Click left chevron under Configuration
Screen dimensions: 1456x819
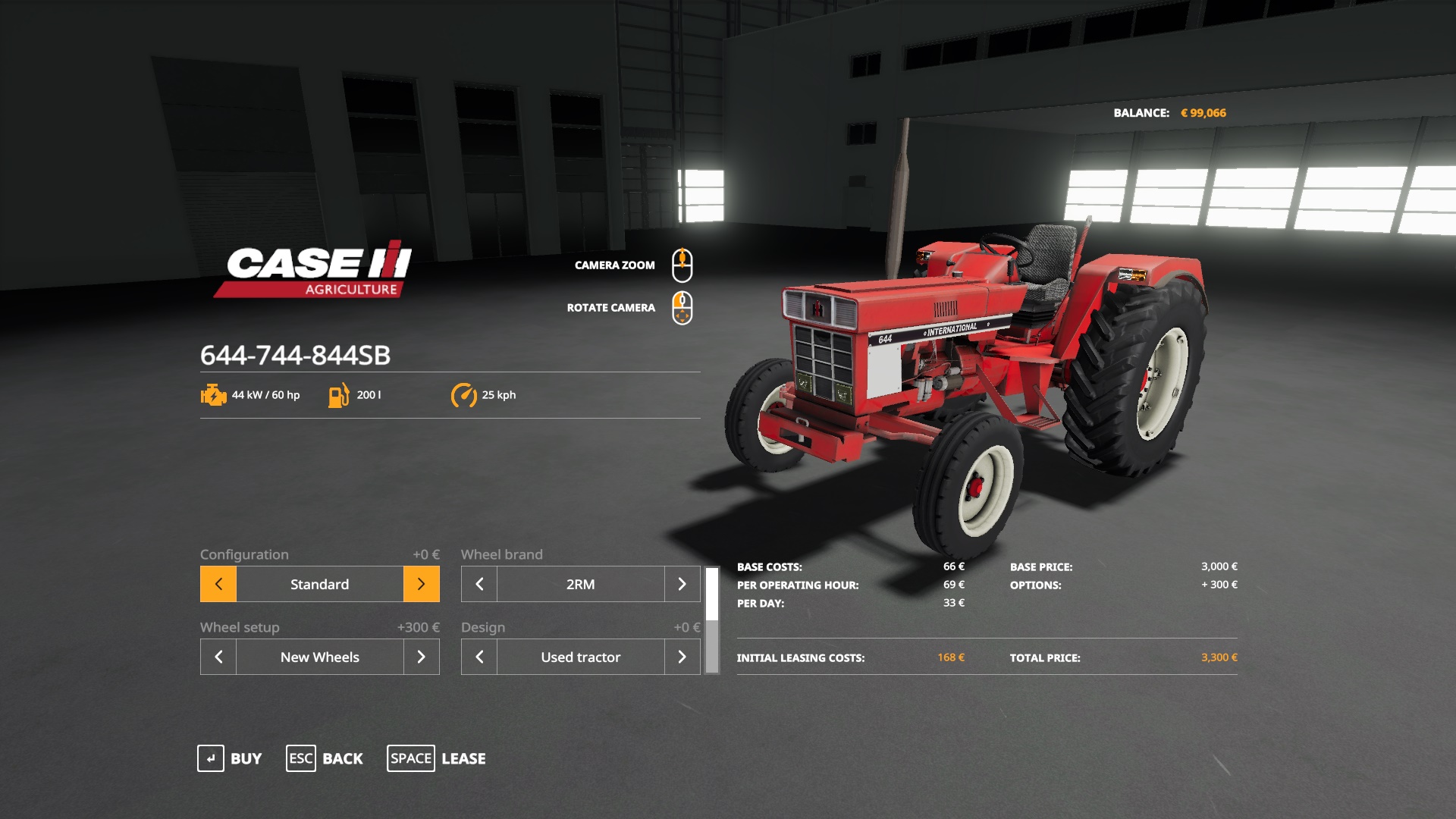tap(218, 584)
